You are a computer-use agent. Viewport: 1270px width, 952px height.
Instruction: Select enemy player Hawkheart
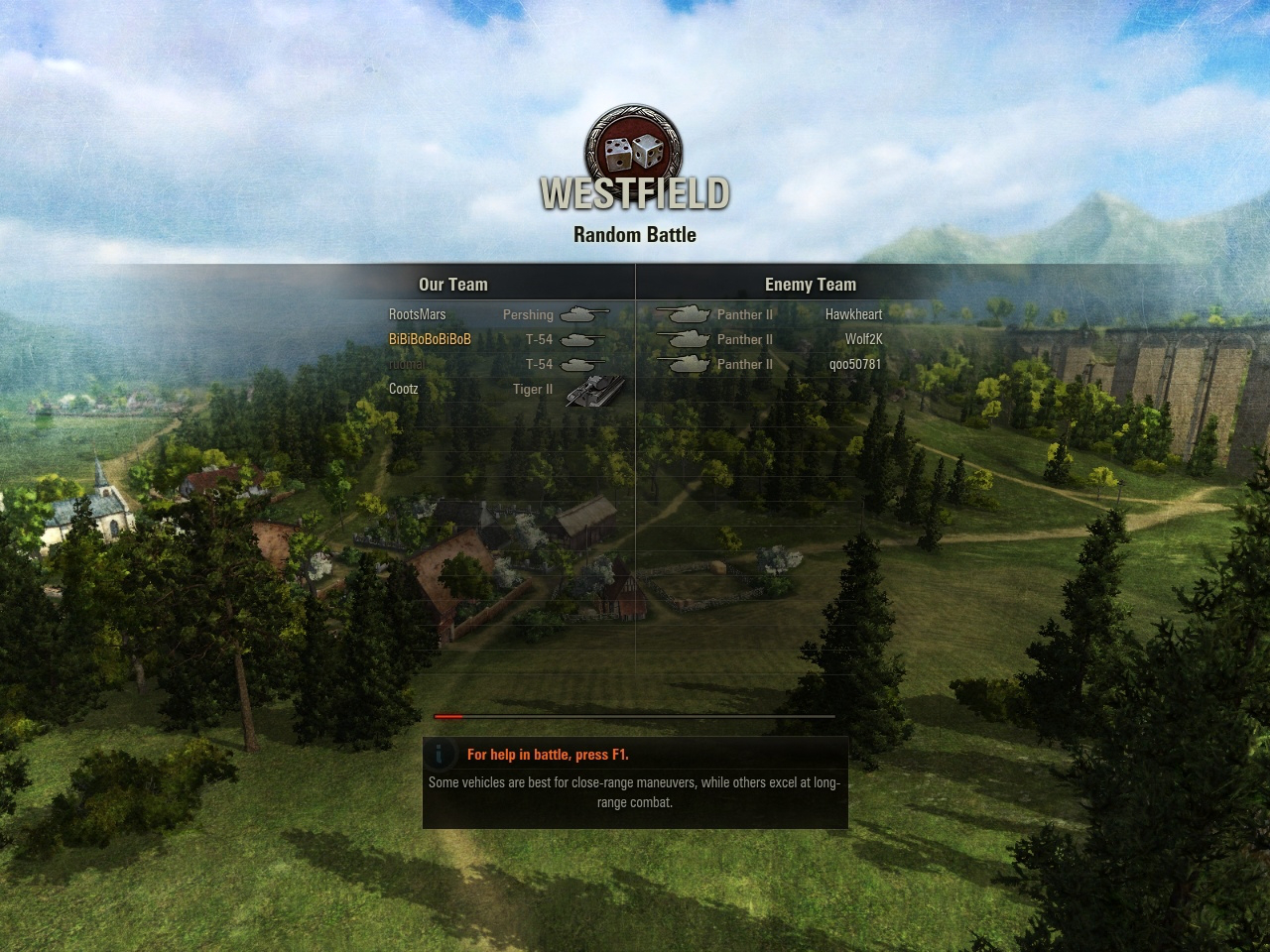click(853, 314)
